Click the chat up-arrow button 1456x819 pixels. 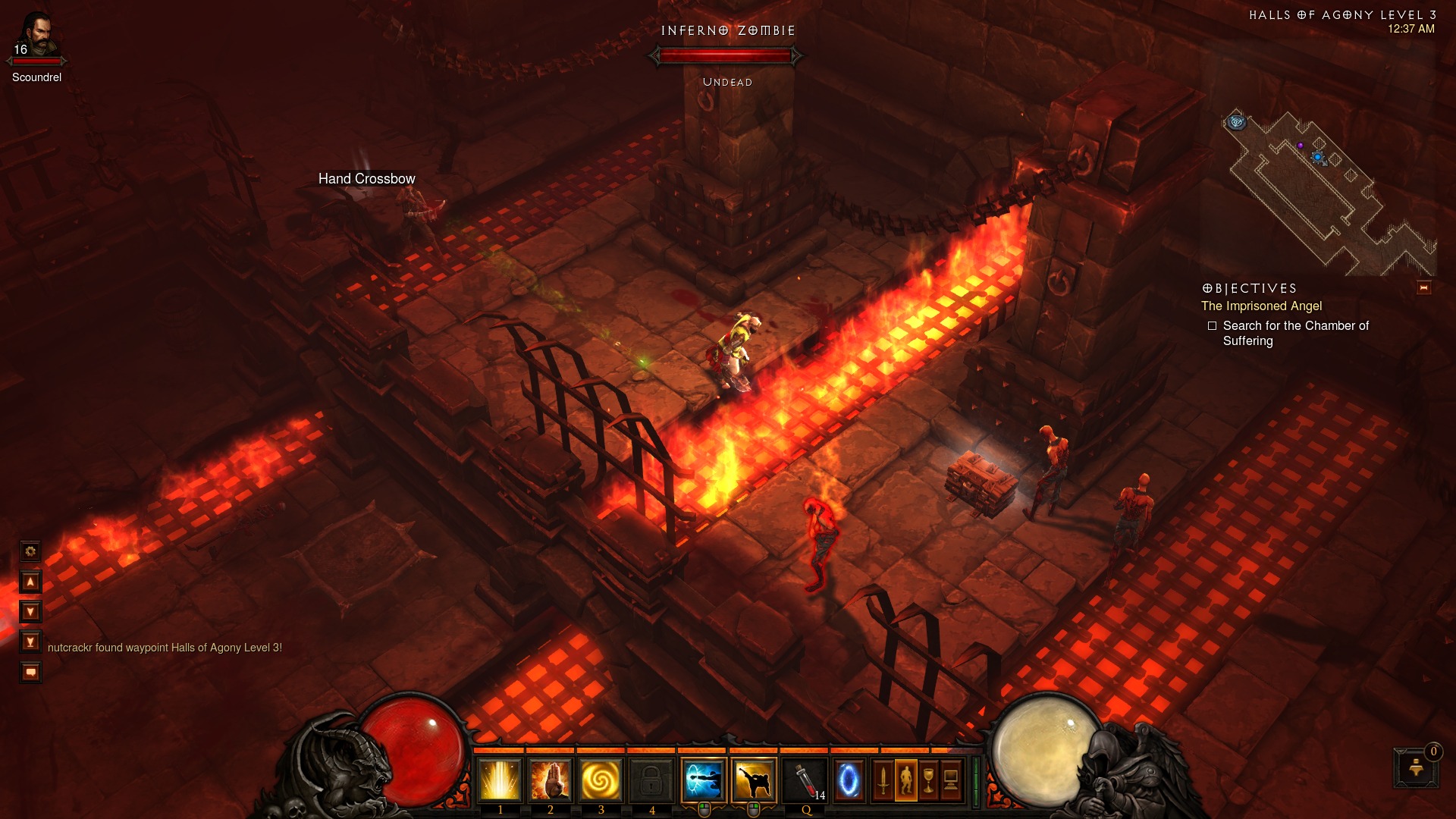[x=30, y=582]
